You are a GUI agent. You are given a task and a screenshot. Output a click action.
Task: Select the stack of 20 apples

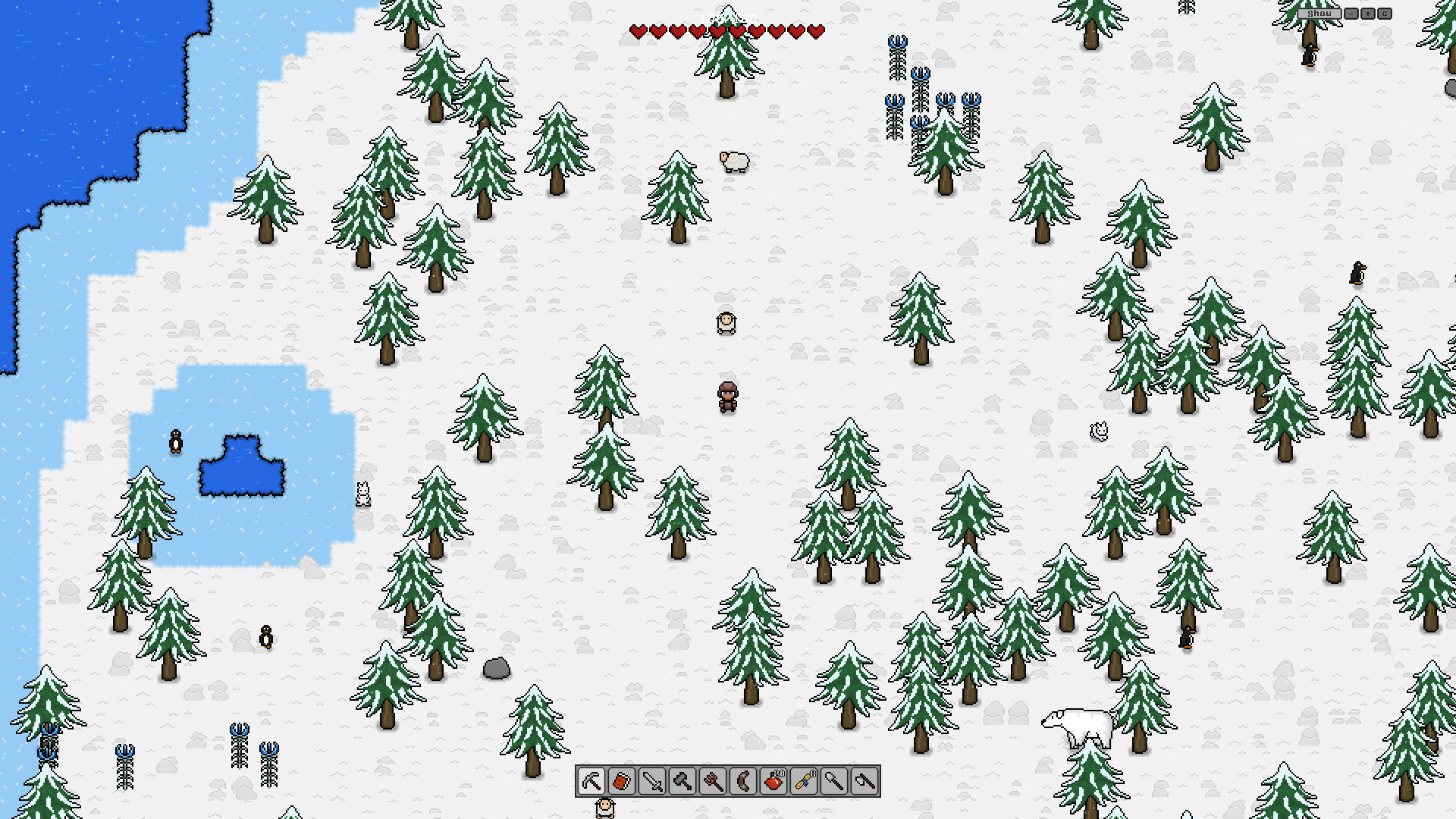tap(774, 782)
